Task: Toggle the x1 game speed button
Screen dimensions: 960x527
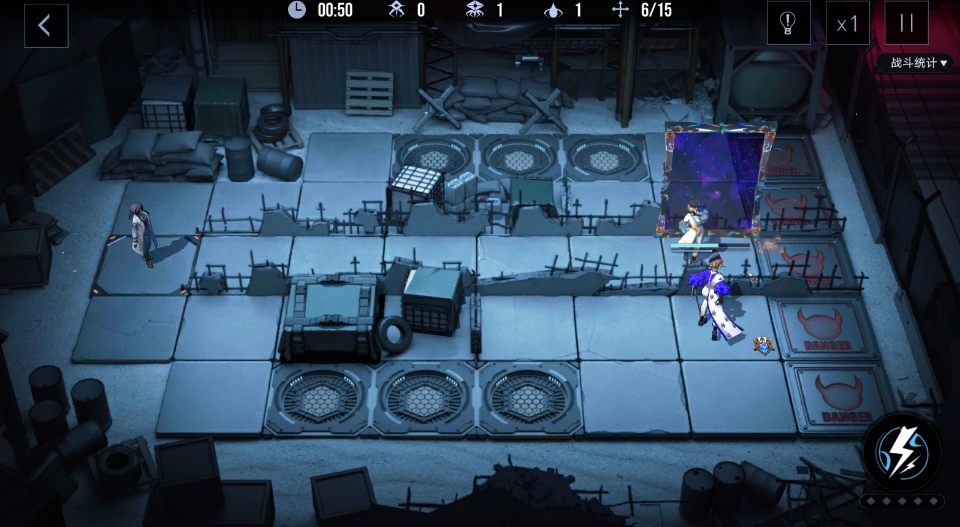Action: tap(847, 23)
